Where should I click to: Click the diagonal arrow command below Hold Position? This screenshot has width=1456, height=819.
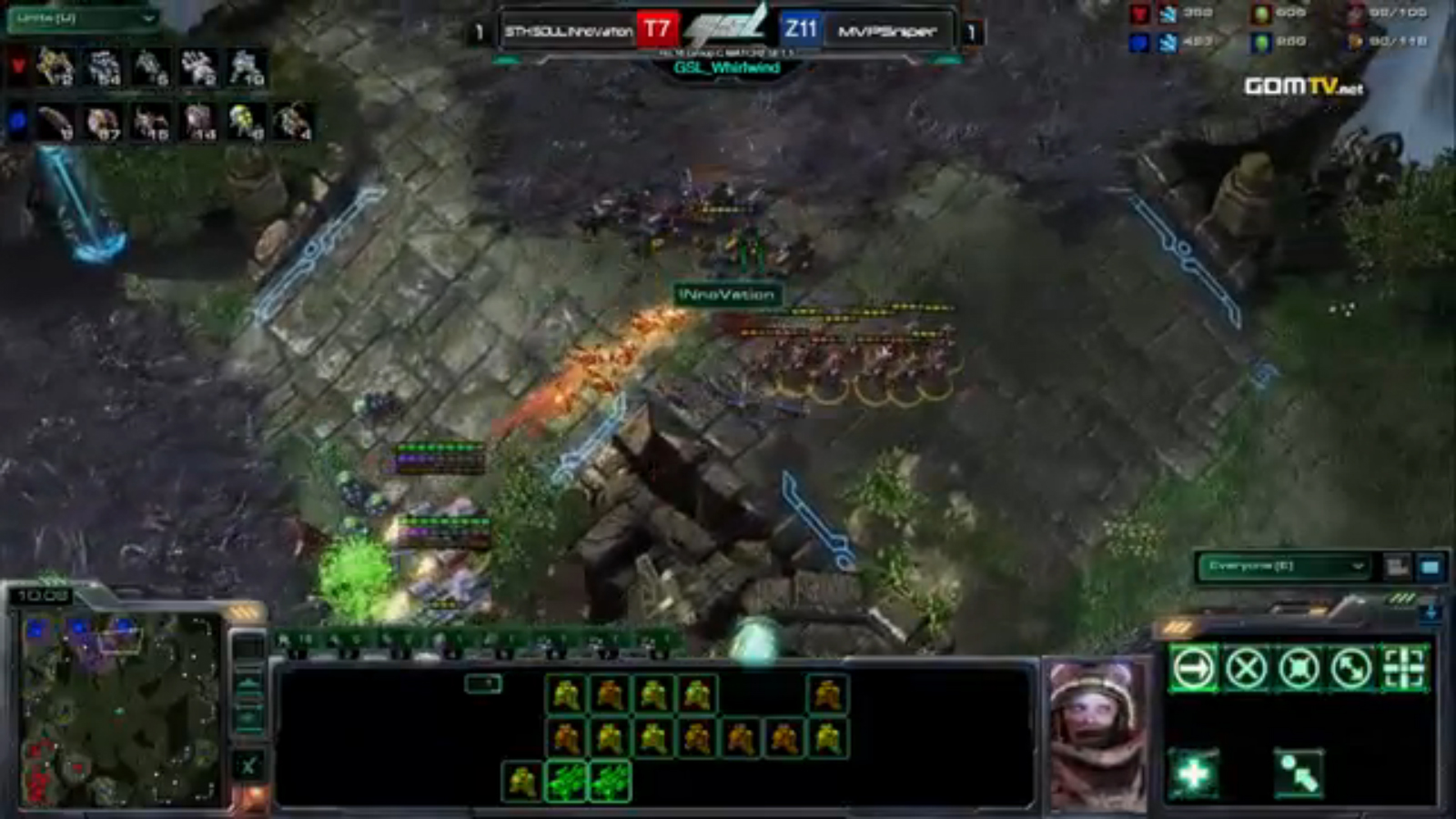point(1299,774)
